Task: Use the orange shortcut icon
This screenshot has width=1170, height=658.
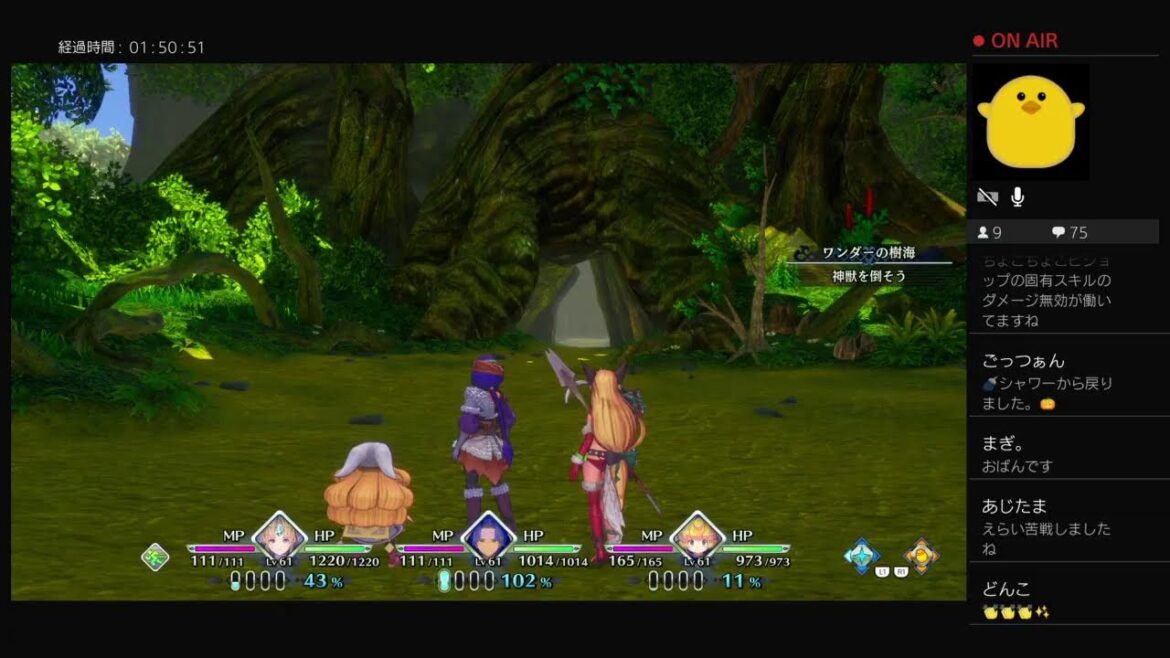Action: coord(921,555)
